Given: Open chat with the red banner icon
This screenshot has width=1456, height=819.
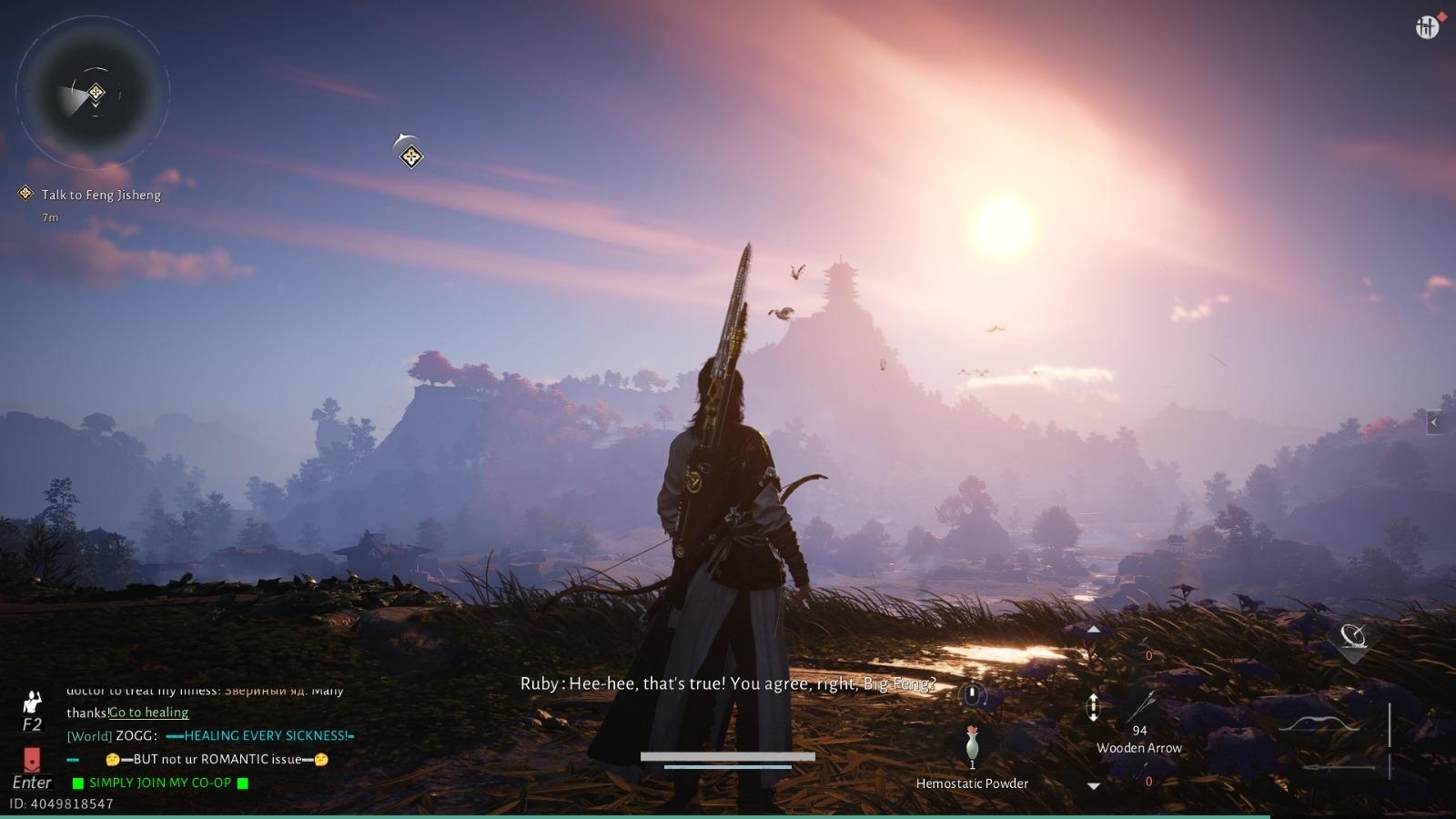Looking at the screenshot, I should pos(32,760).
